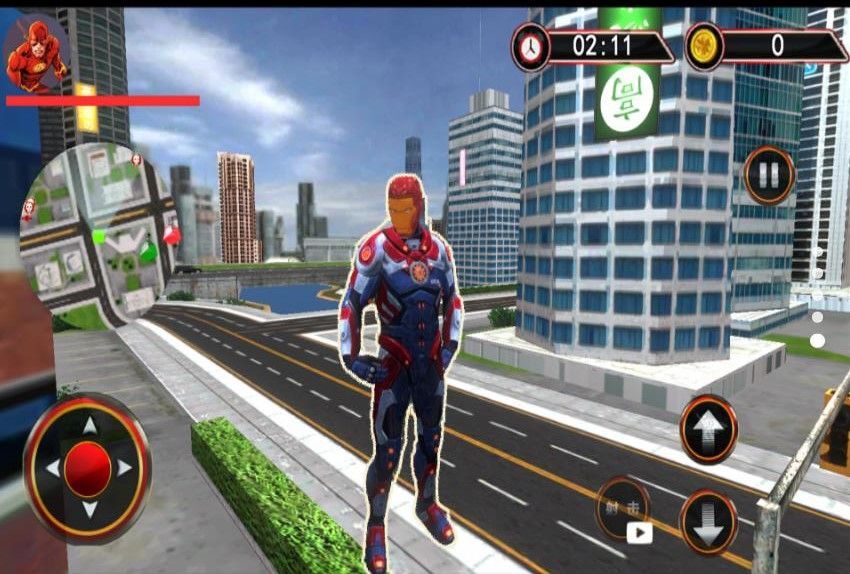Select the red superhero portrait avatar
This screenshot has width=850, height=574.
pos(35,52)
